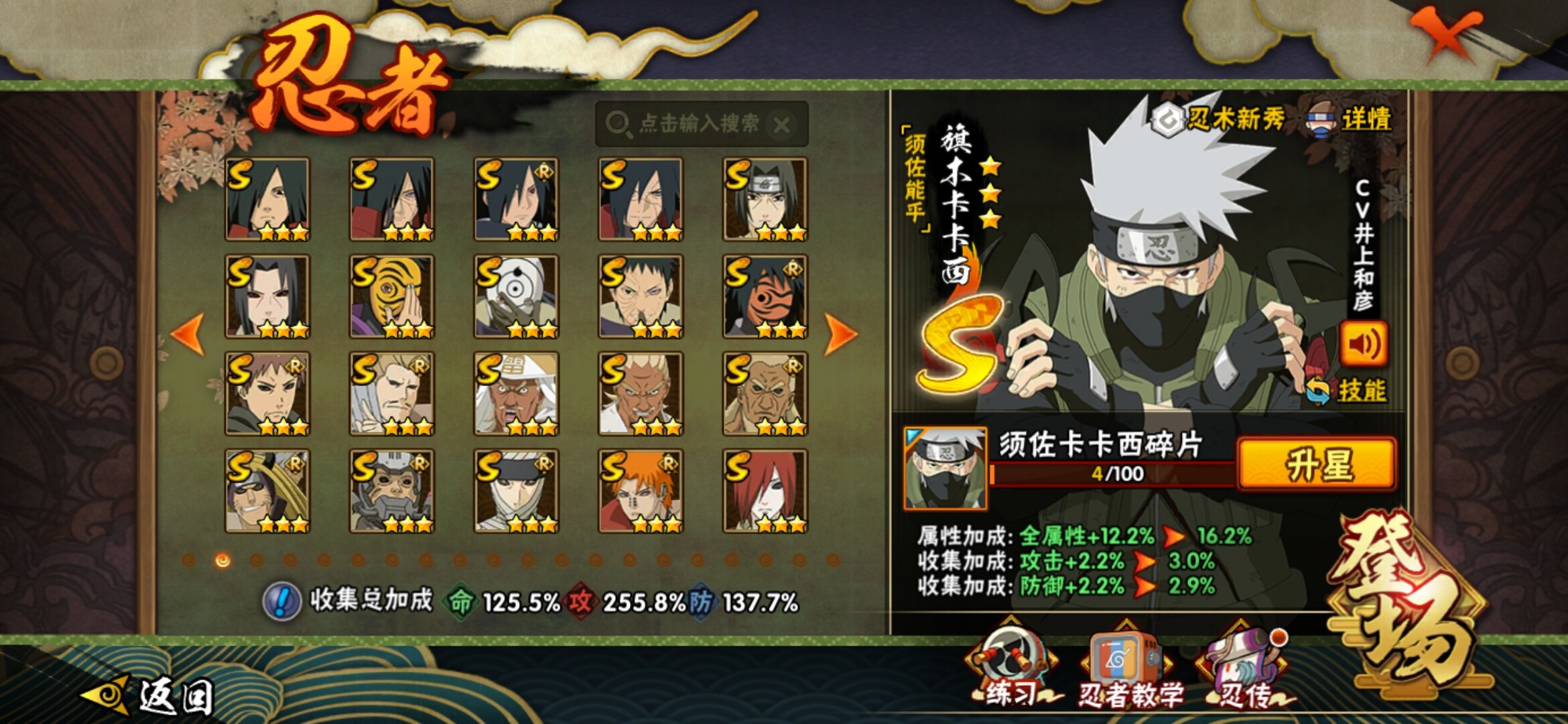Select the red-haired Nagato portrait
The height and width of the screenshot is (724, 1568).
tap(765, 491)
